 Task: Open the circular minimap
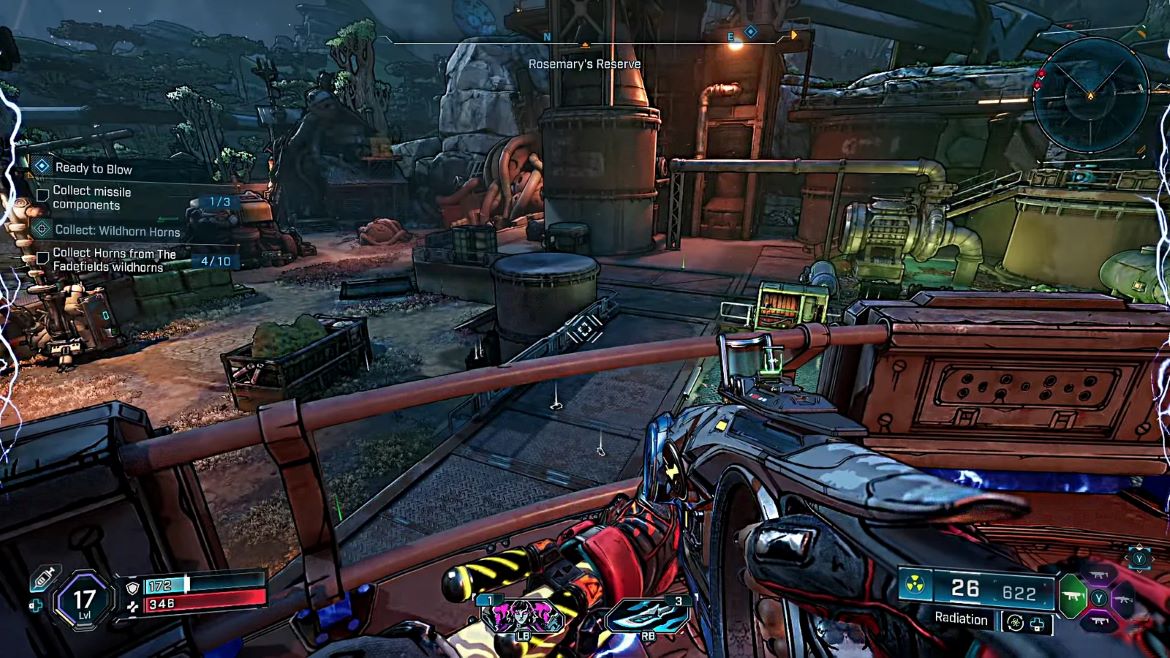(x=1091, y=95)
